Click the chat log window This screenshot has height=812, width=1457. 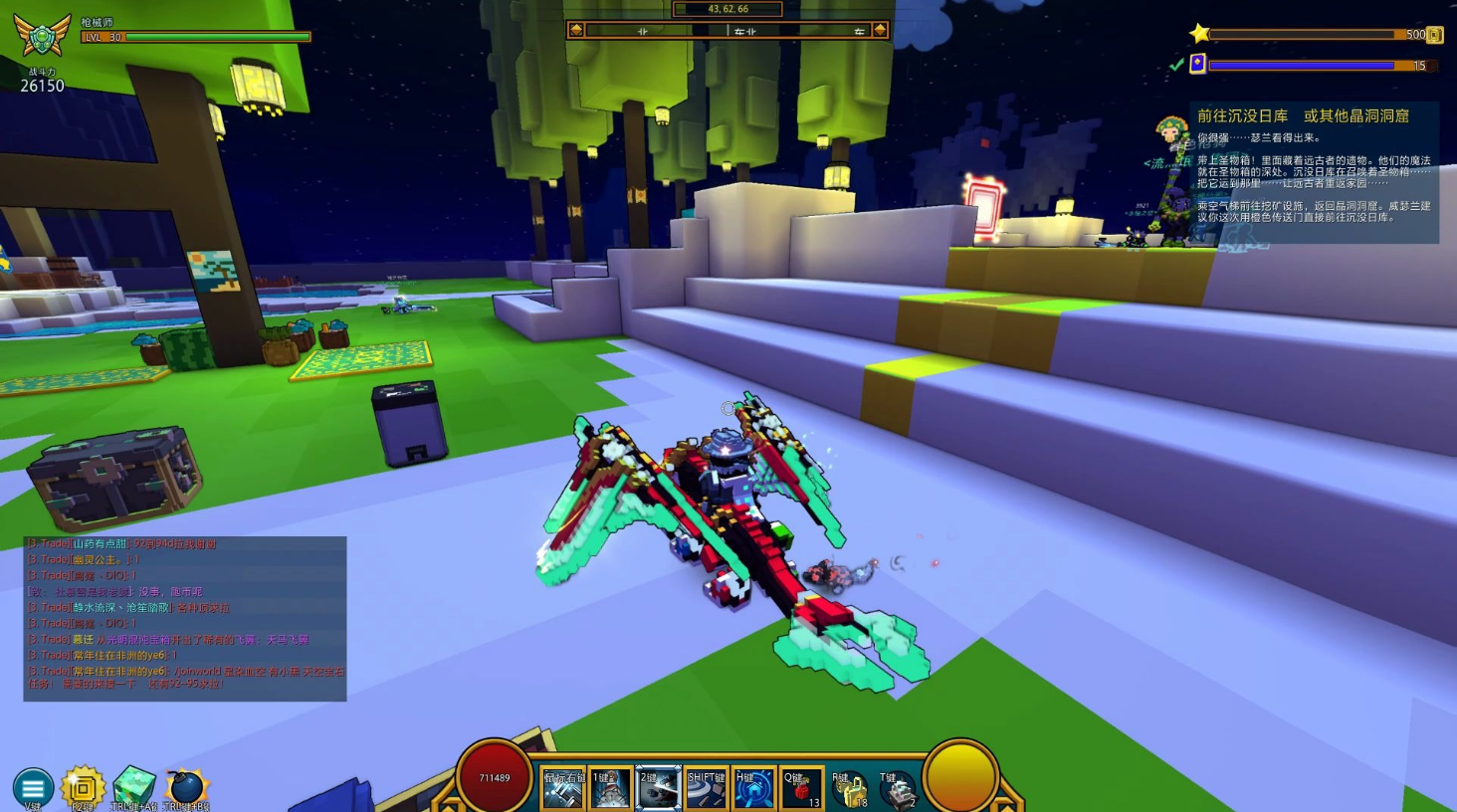point(185,618)
